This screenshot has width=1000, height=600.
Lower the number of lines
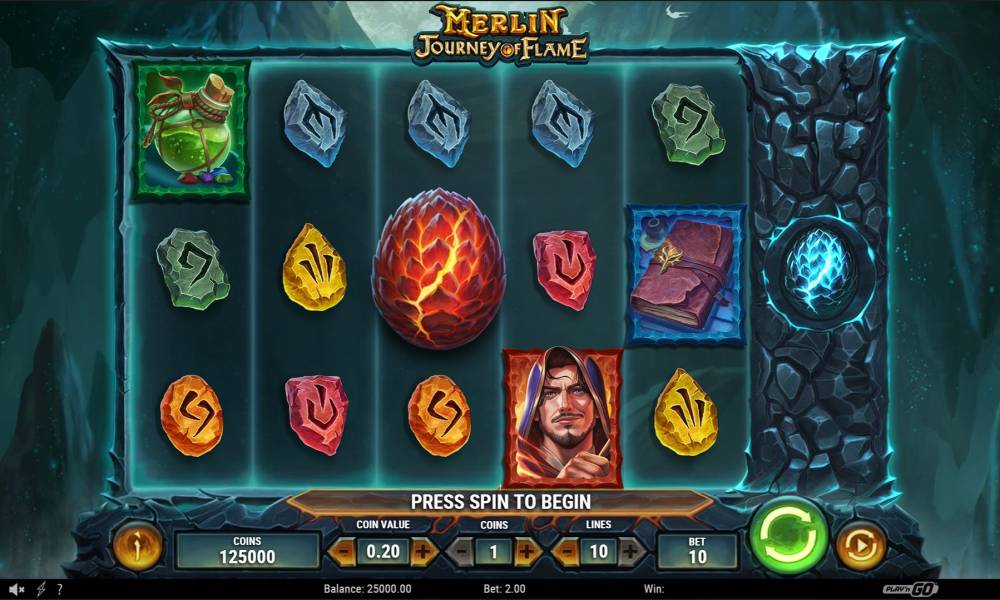pyautogui.click(x=567, y=550)
